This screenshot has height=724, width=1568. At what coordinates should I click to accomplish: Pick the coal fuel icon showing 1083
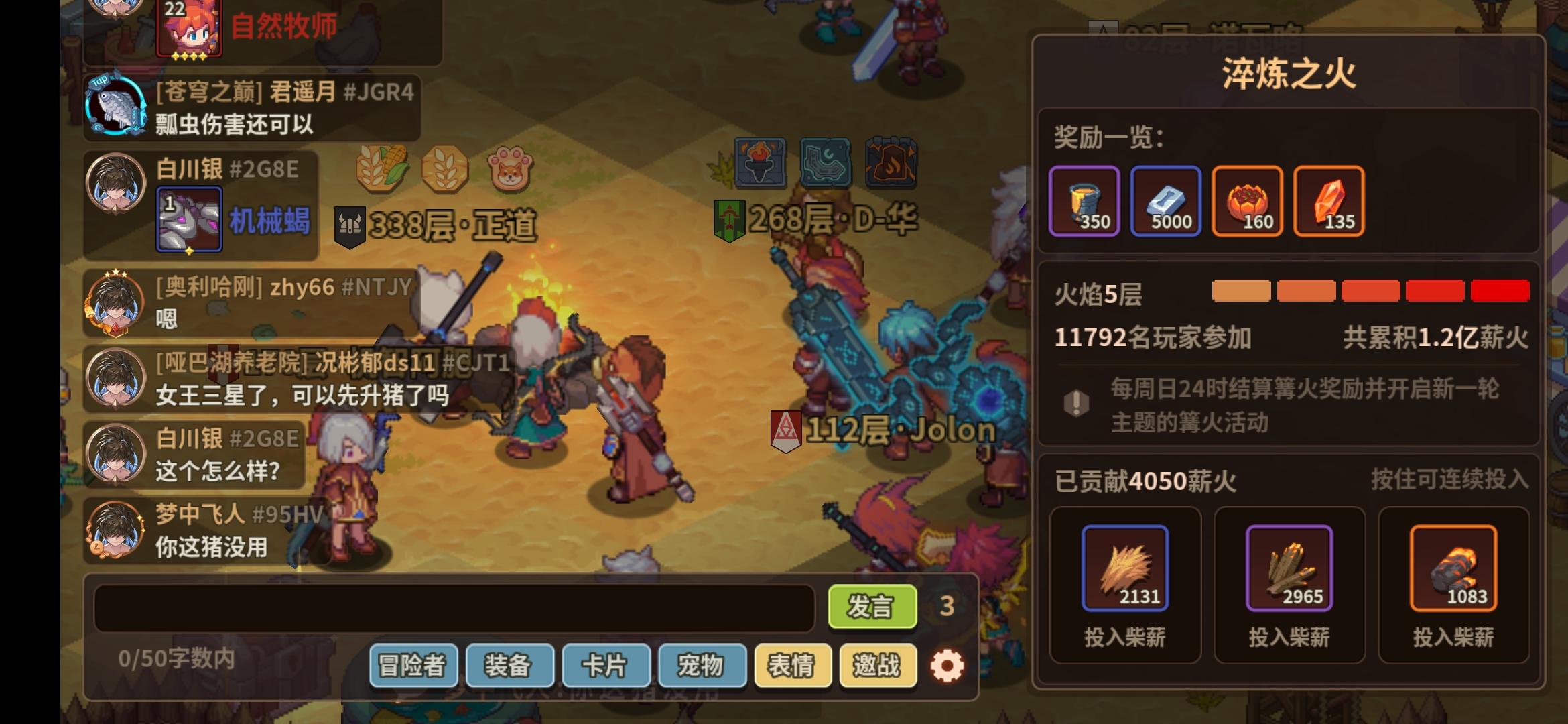tap(1454, 569)
